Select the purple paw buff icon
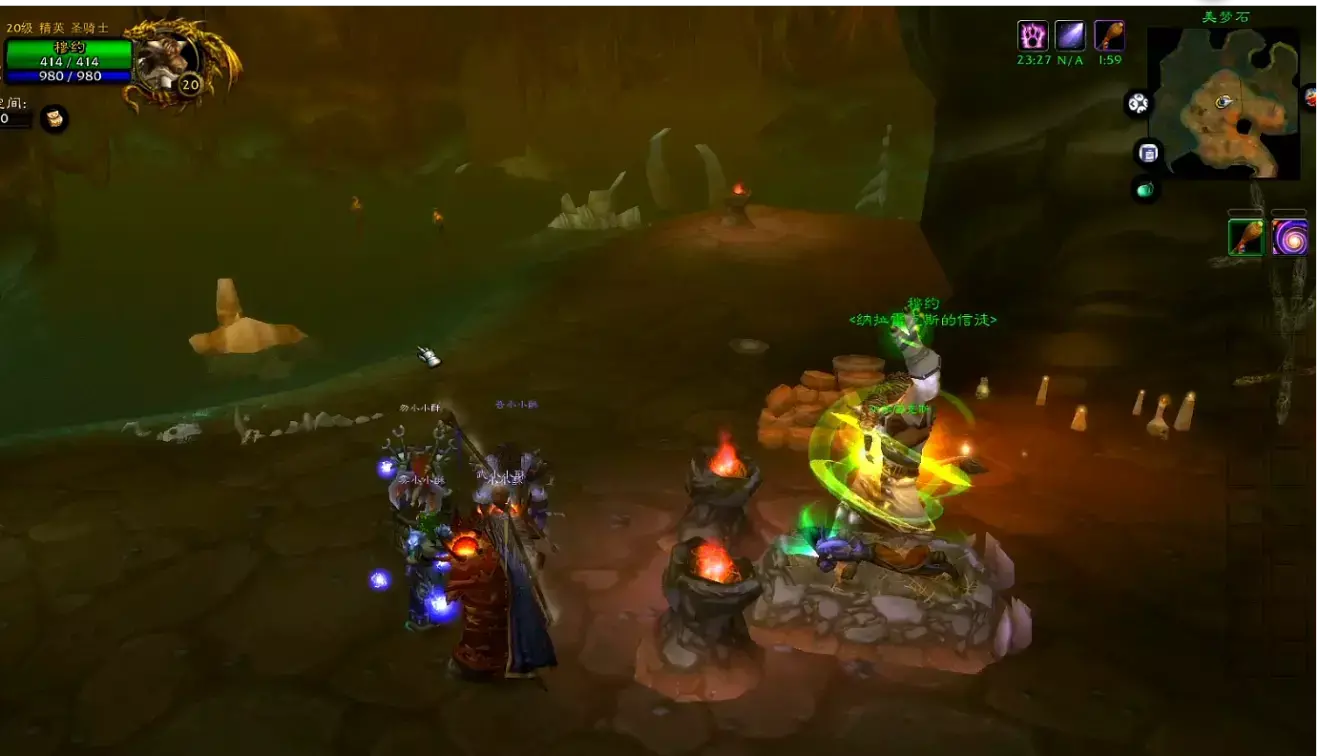The image size is (1319, 756). coord(1032,36)
